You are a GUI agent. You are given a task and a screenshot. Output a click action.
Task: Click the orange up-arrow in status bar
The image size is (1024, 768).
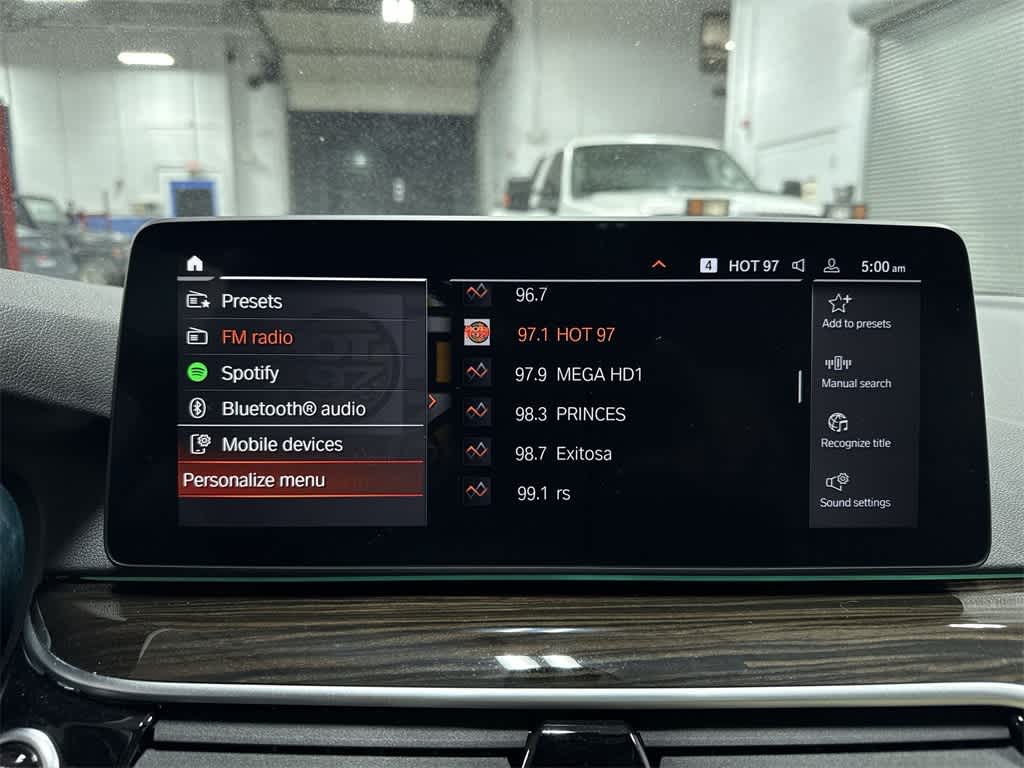659,265
